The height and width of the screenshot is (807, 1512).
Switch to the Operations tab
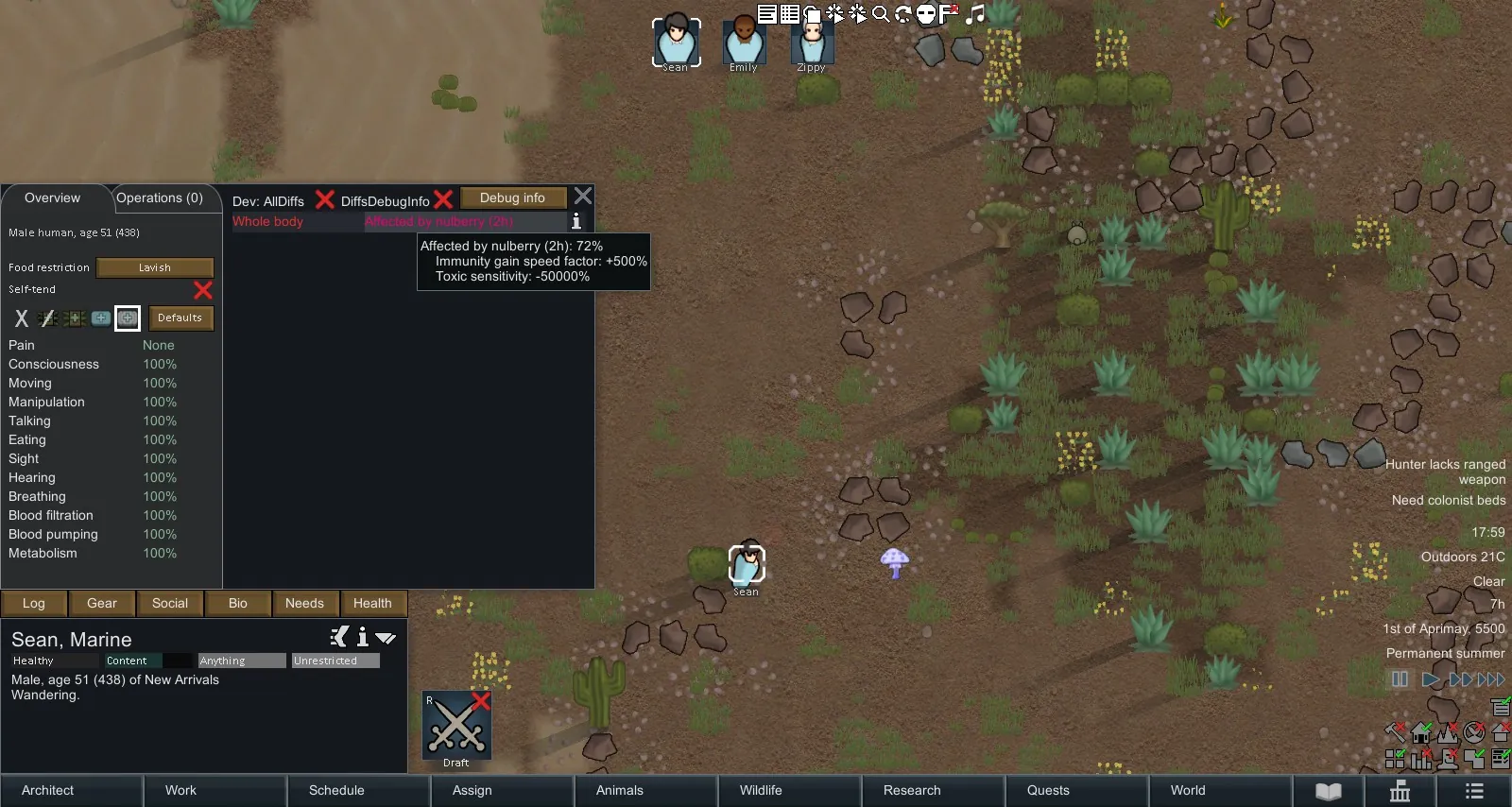160,198
